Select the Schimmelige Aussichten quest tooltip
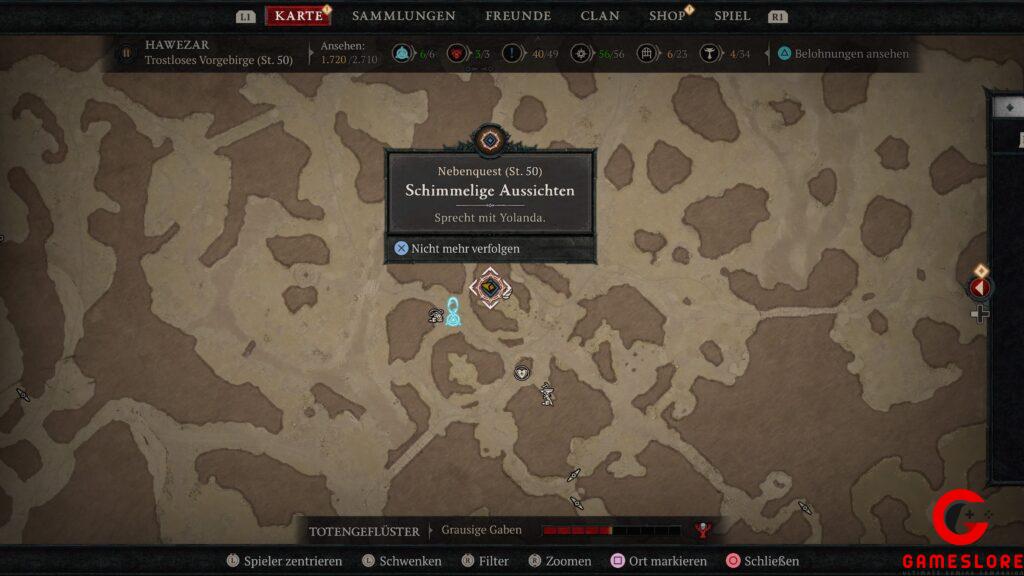 click(x=490, y=190)
